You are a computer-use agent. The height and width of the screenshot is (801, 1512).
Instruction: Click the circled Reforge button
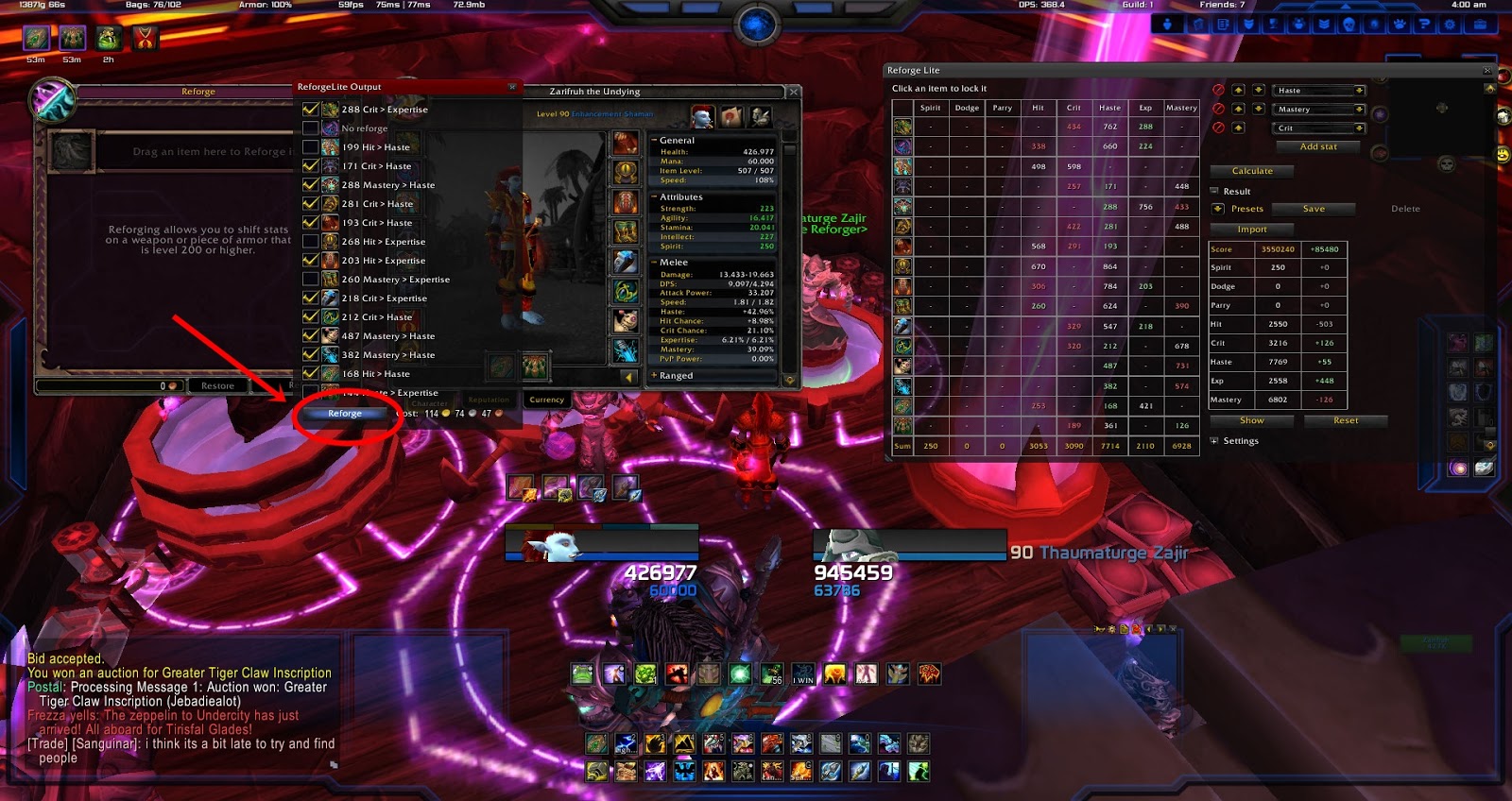pos(346,413)
